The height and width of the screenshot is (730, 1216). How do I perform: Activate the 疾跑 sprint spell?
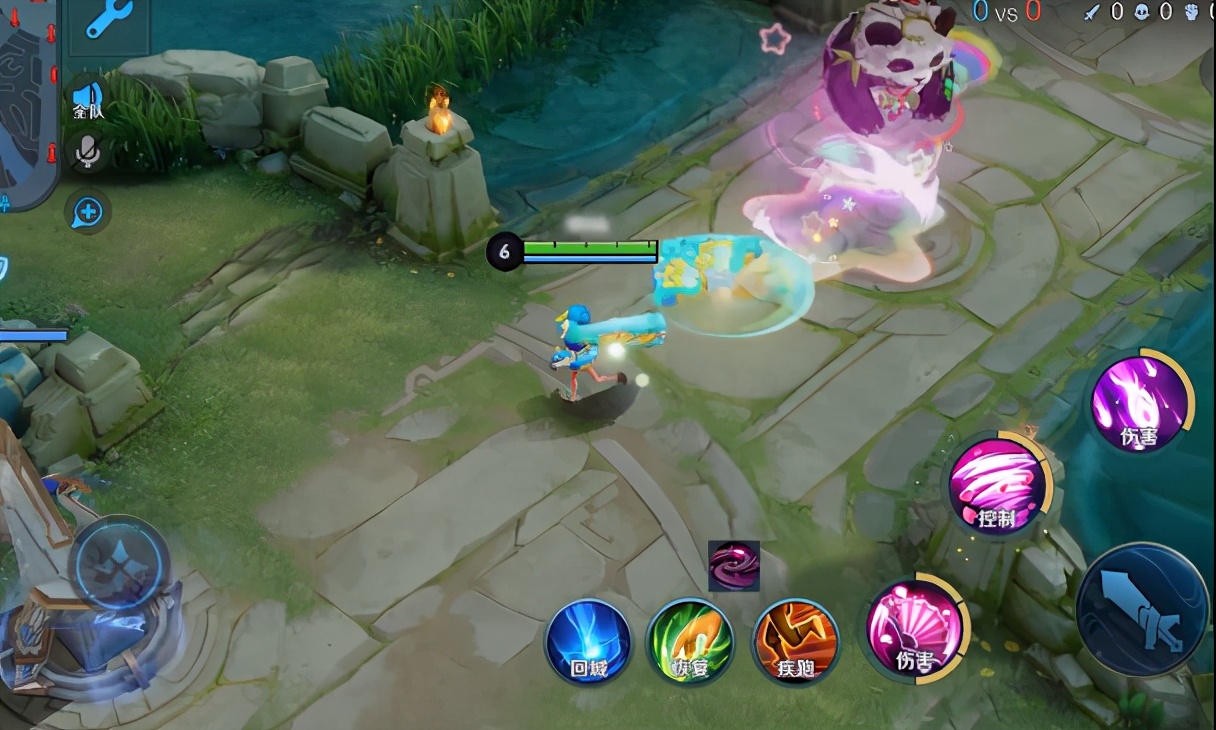click(x=795, y=641)
